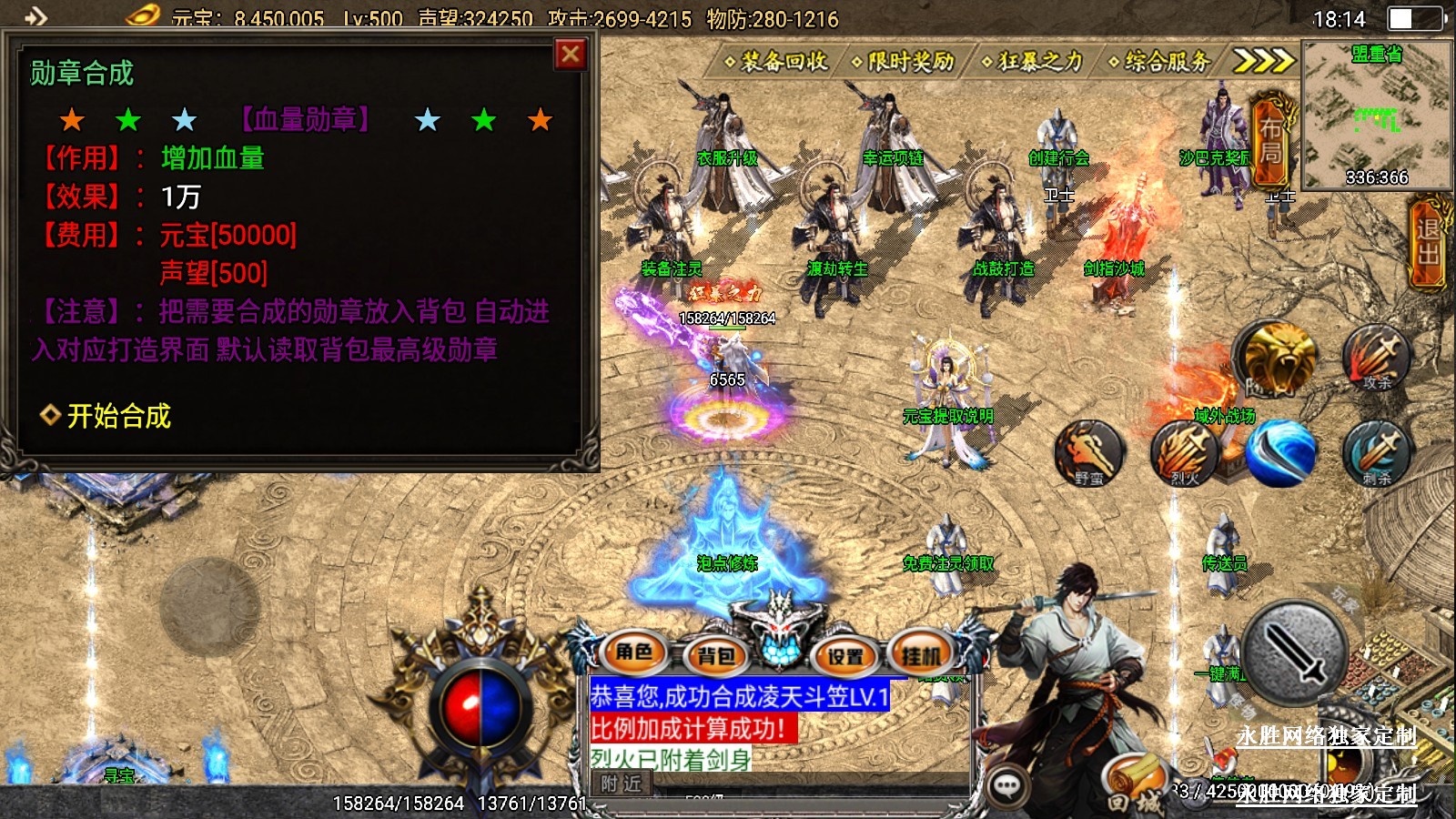Use the 回城 return to town scroll
1456x819 pixels.
click(x=1135, y=785)
